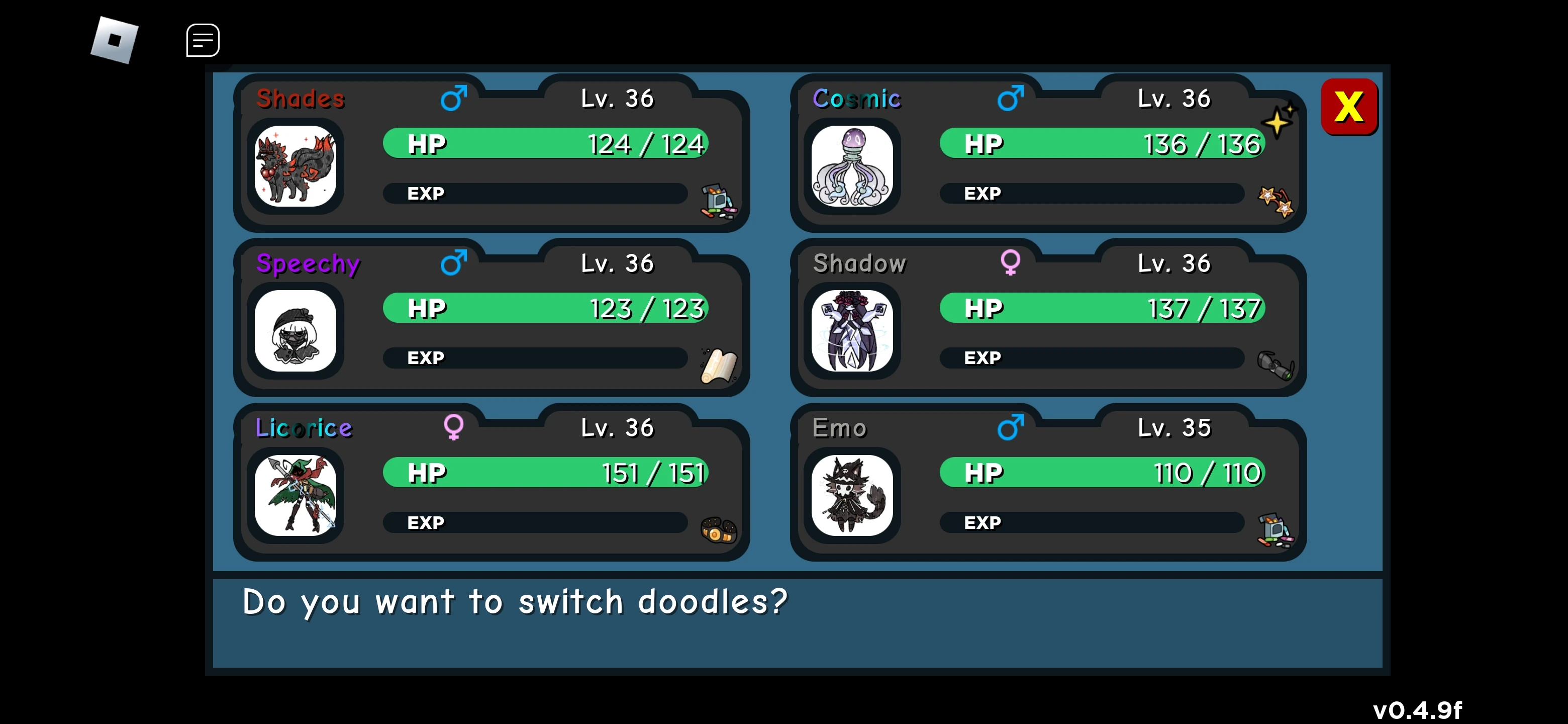
Task: Click the name label Shadow
Action: tap(859, 263)
